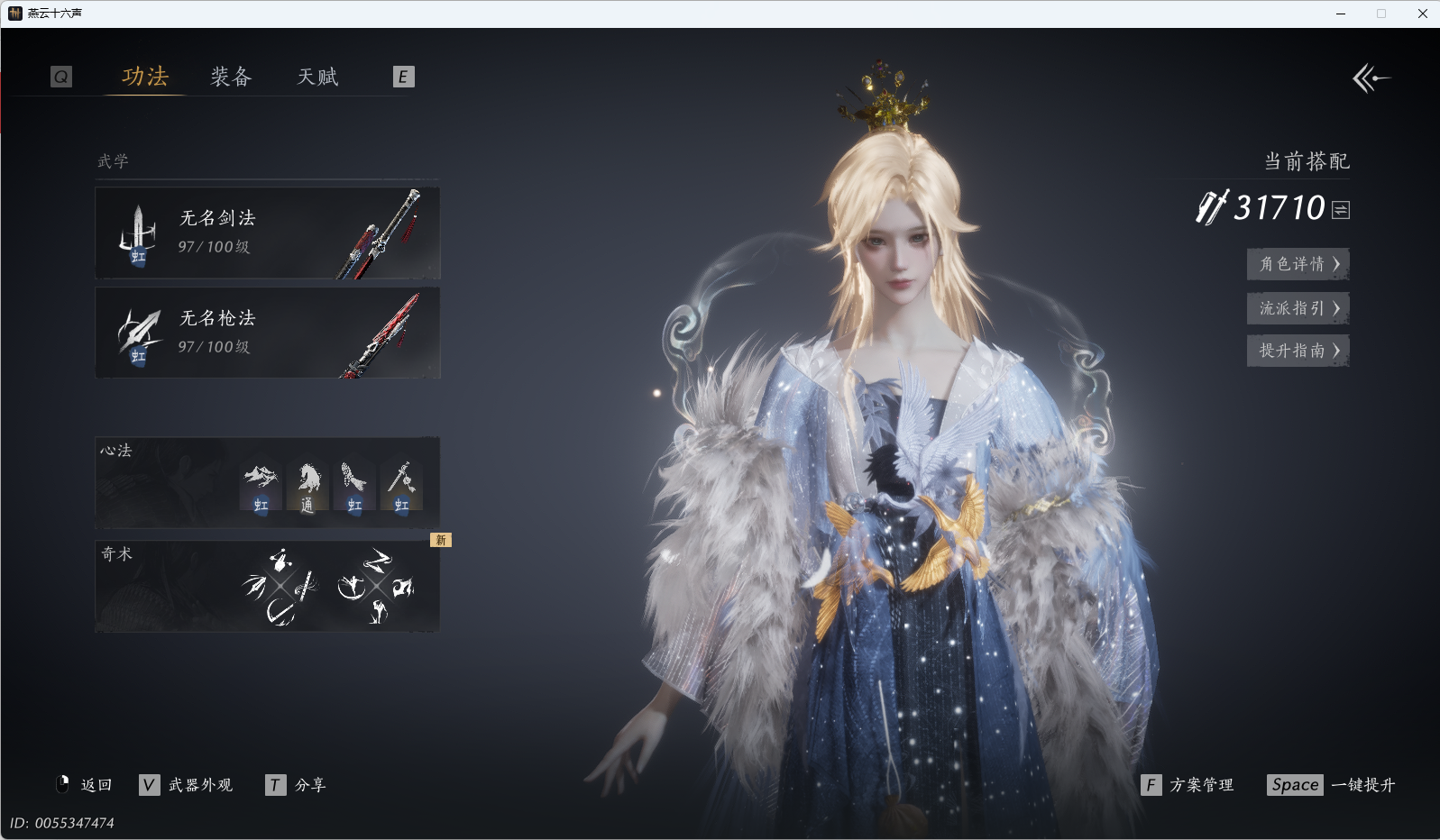Image resolution: width=1440 pixels, height=840 pixels.
Task: Select the 无名枪法 spear art entry
Action: [267, 333]
